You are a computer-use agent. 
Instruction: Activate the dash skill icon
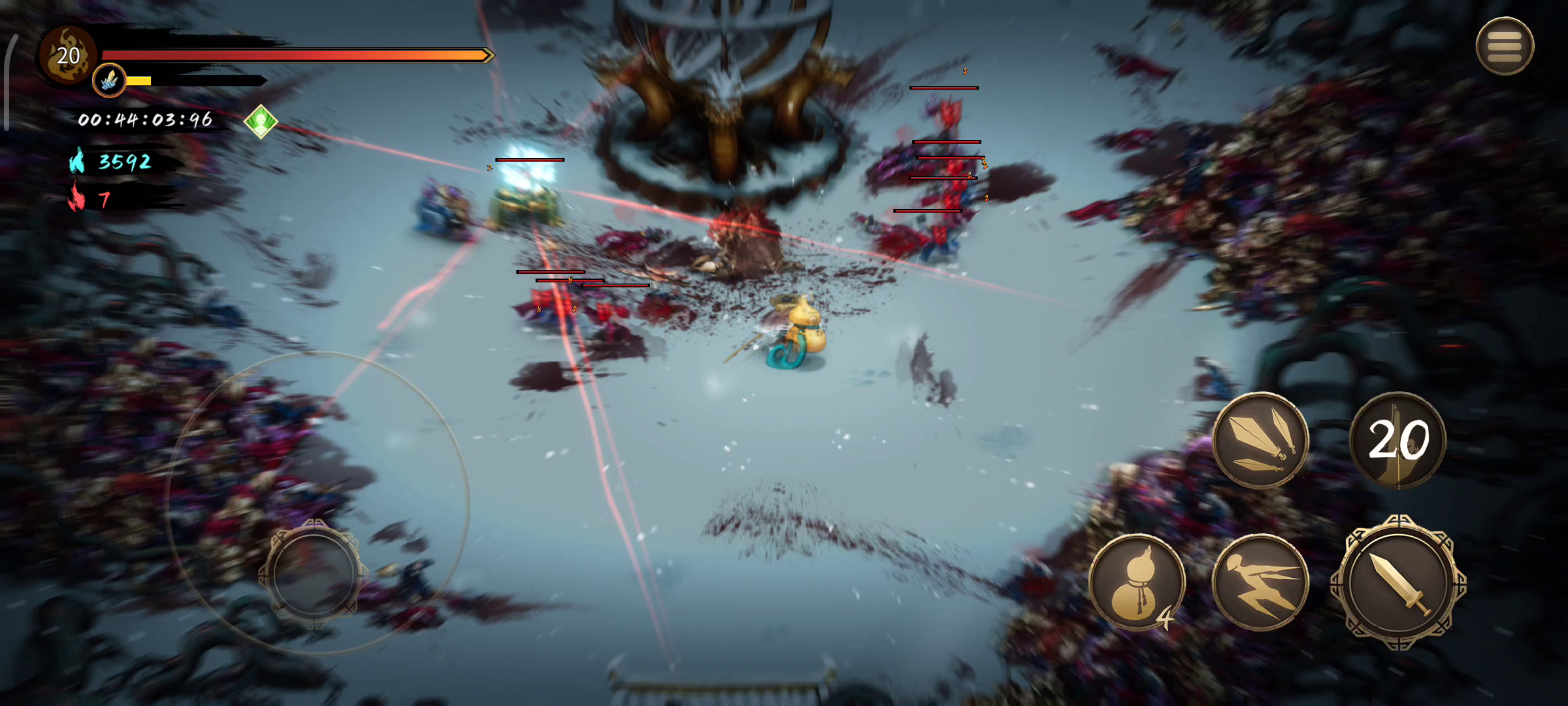point(1260,582)
